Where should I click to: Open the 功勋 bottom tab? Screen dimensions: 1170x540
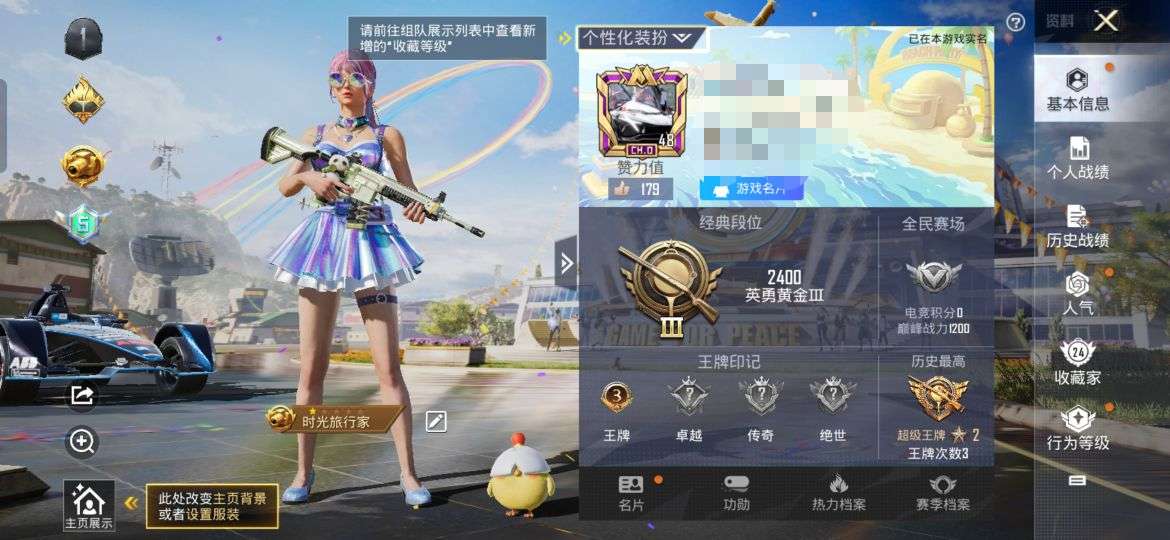[736, 493]
